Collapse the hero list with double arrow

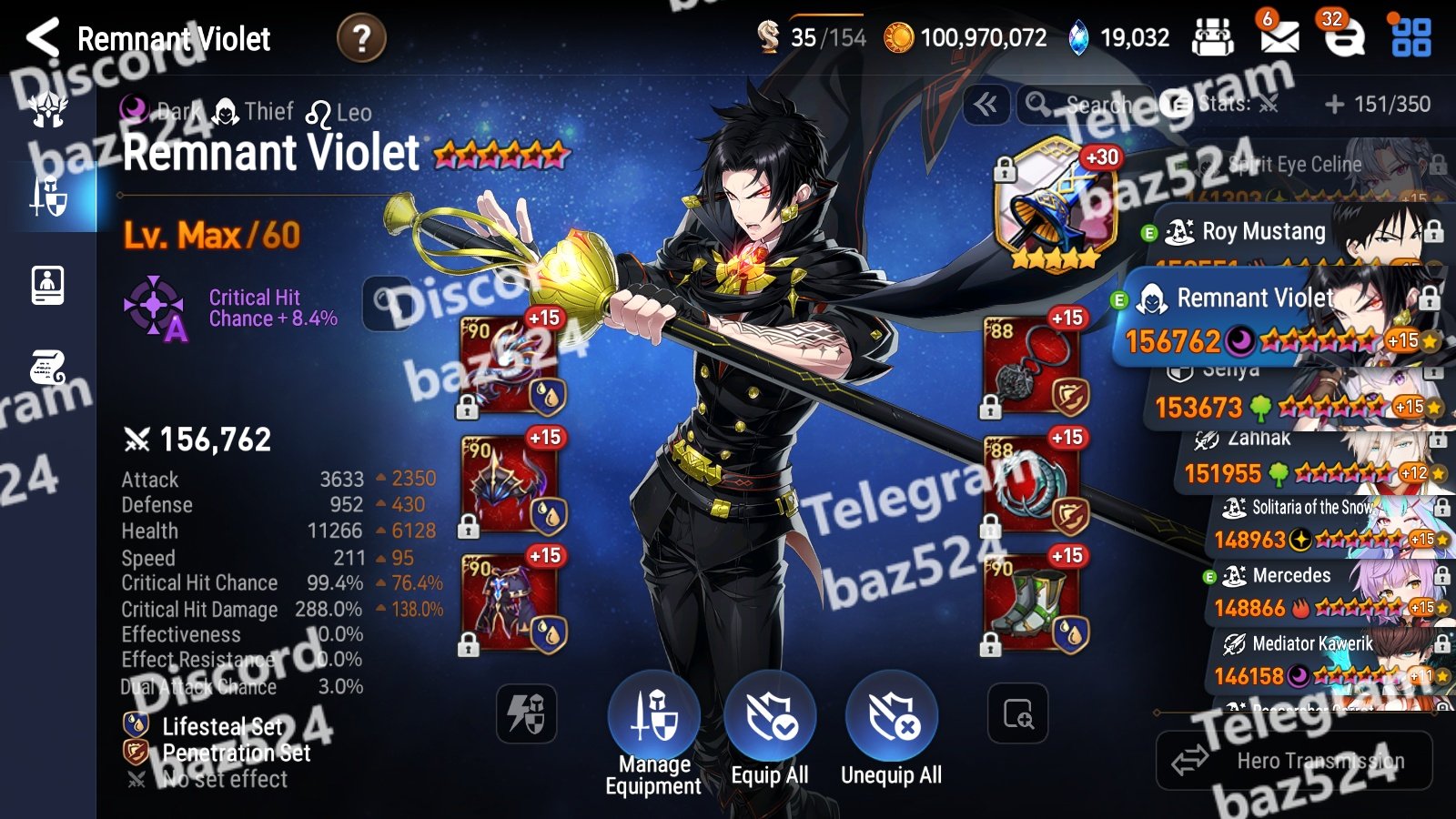click(986, 106)
